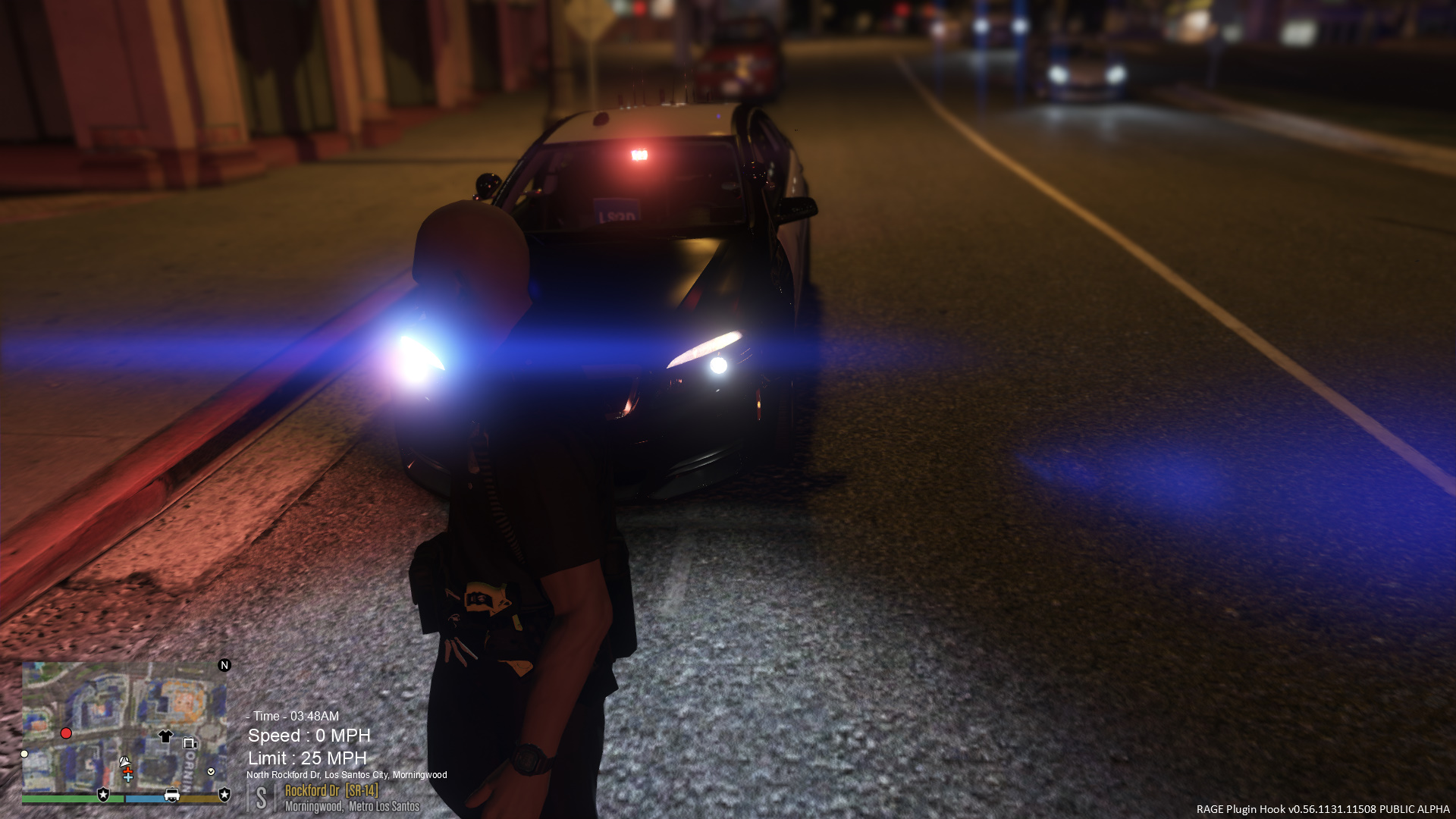Select the police car blip on minimap
Screen dimensions: 1456x819
[x=172, y=795]
